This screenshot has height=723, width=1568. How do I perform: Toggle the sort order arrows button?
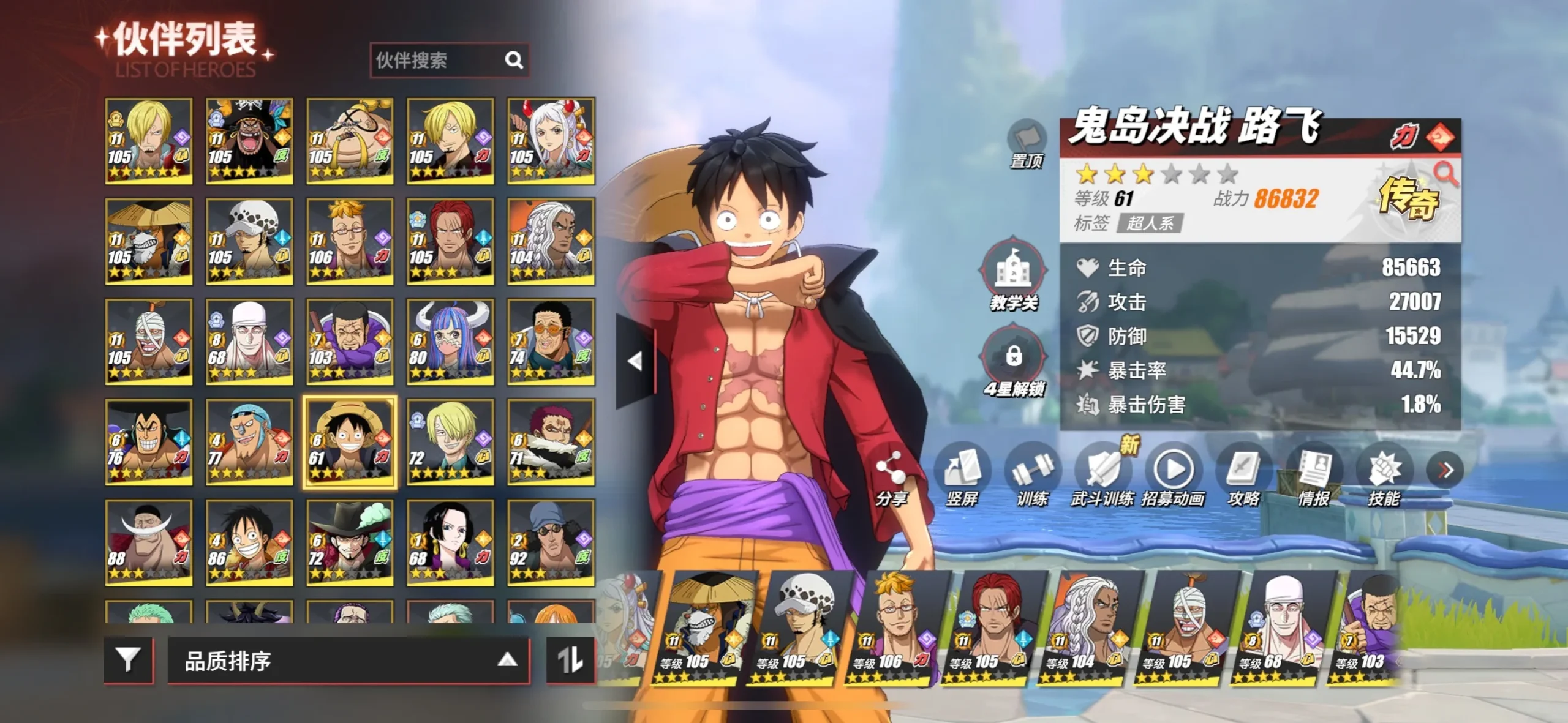click(570, 660)
